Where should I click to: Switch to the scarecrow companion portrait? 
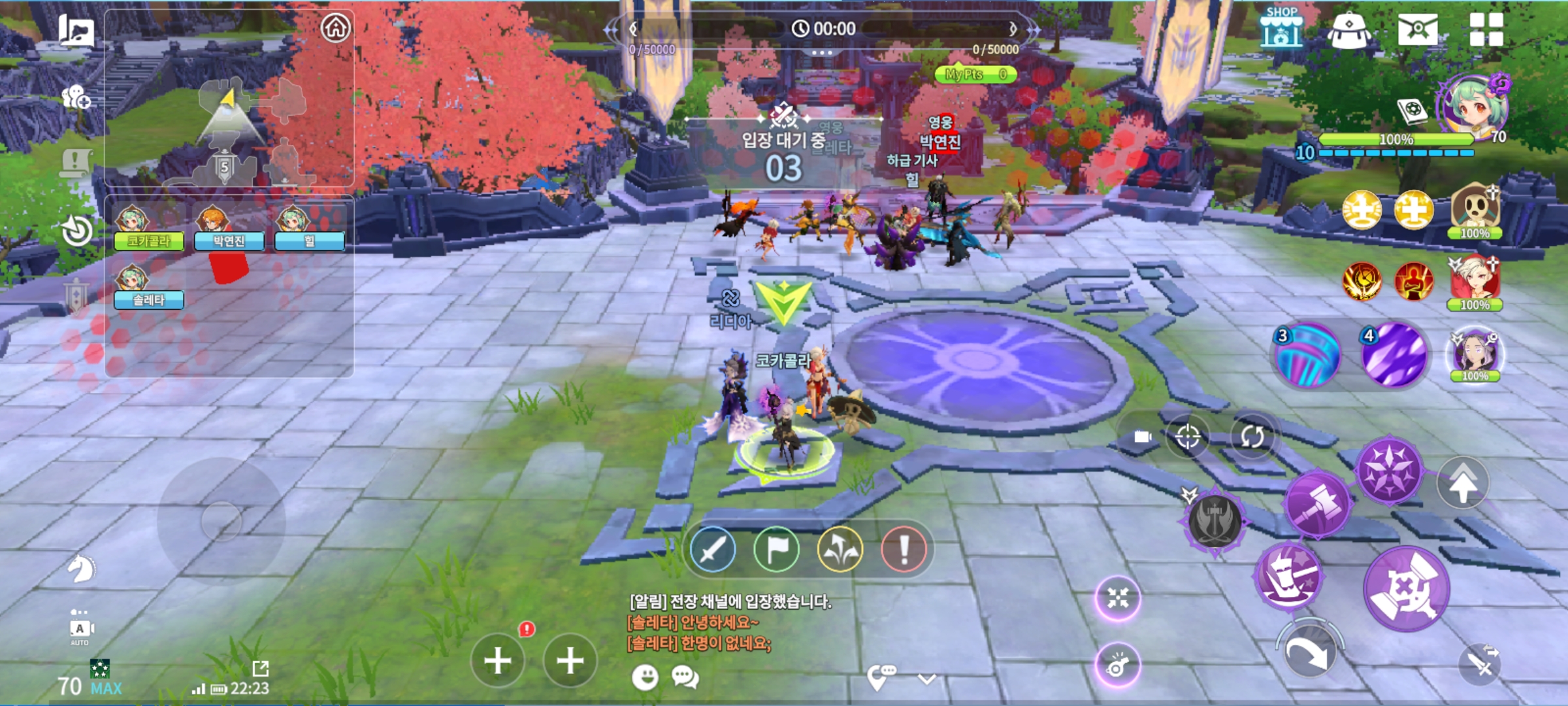[x=1475, y=210]
